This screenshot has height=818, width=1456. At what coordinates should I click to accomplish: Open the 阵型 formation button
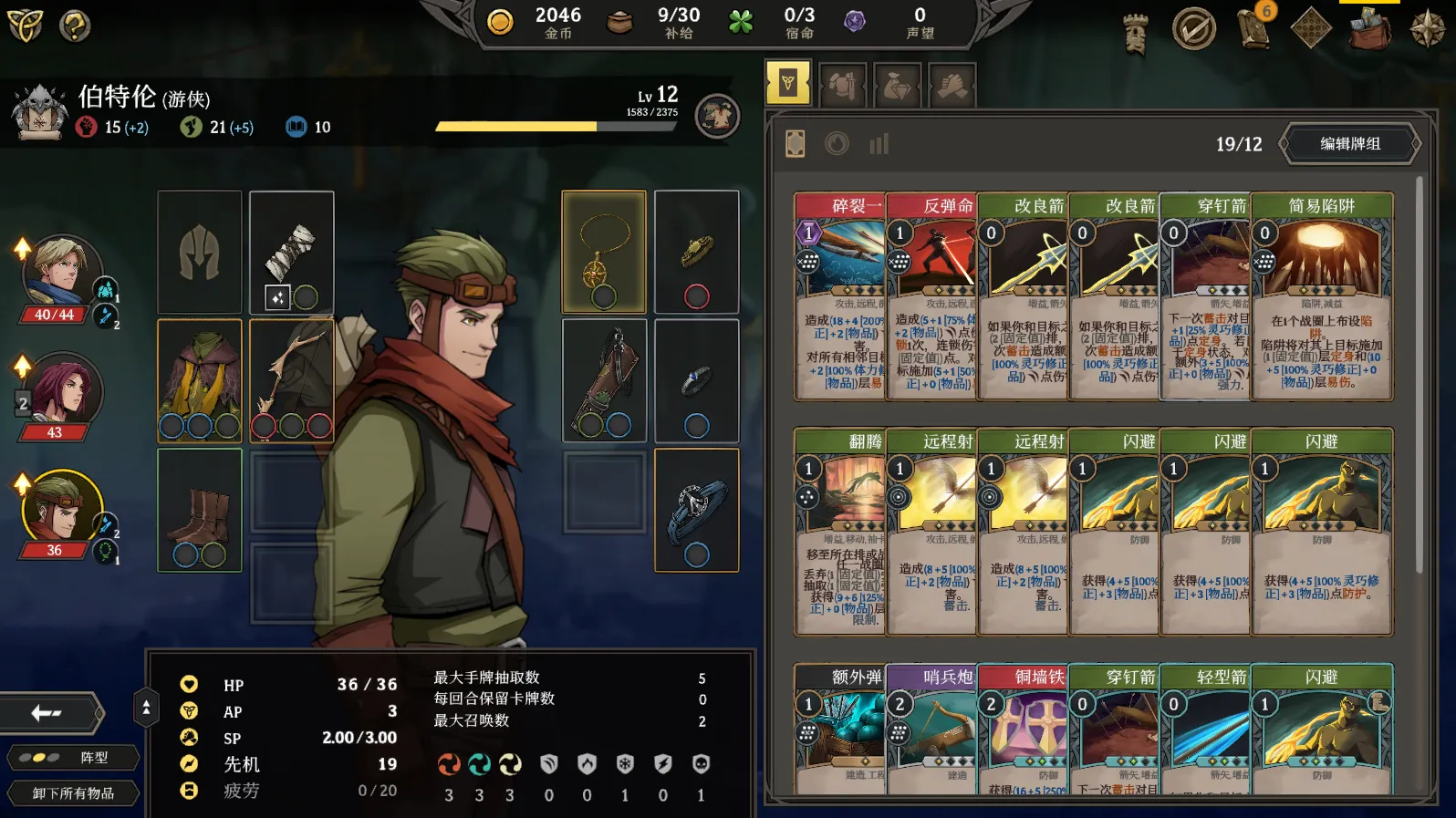coord(74,758)
